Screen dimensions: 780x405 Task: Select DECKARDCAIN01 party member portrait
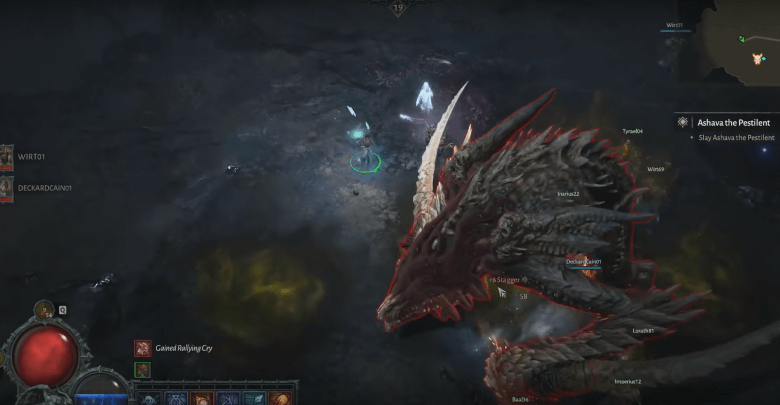[6, 186]
